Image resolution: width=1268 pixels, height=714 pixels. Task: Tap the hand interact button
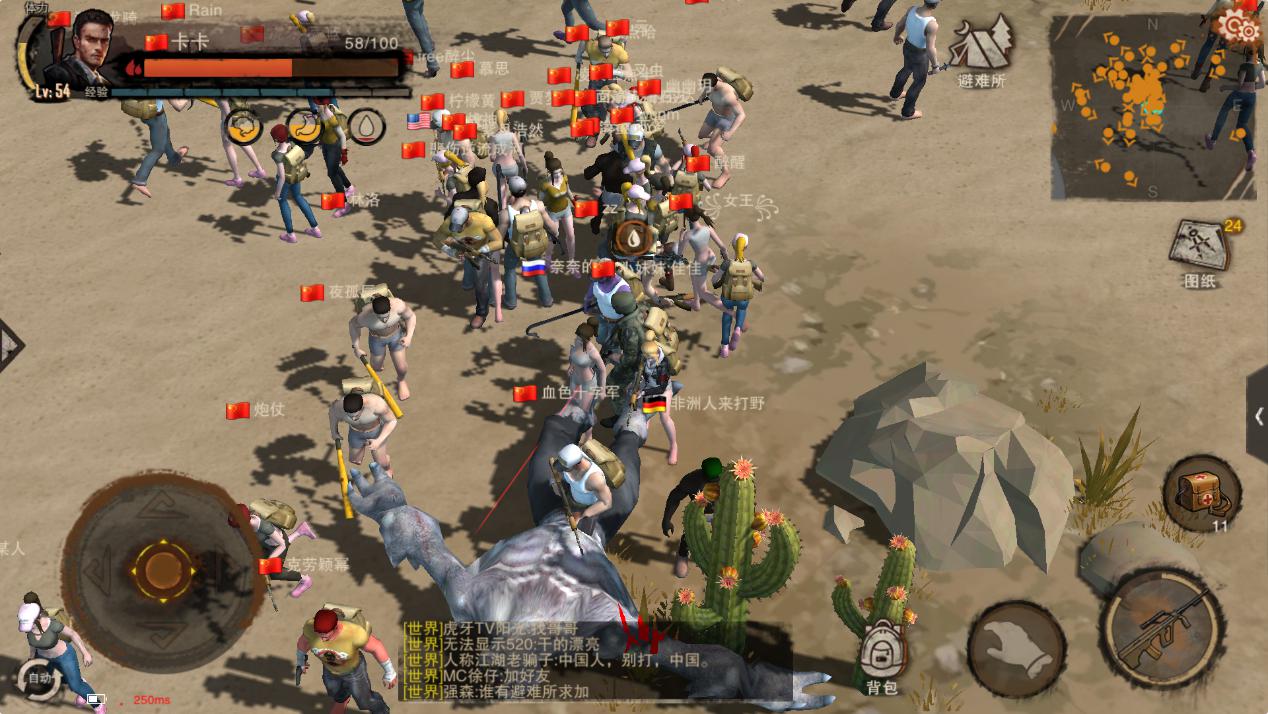pos(1015,649)
